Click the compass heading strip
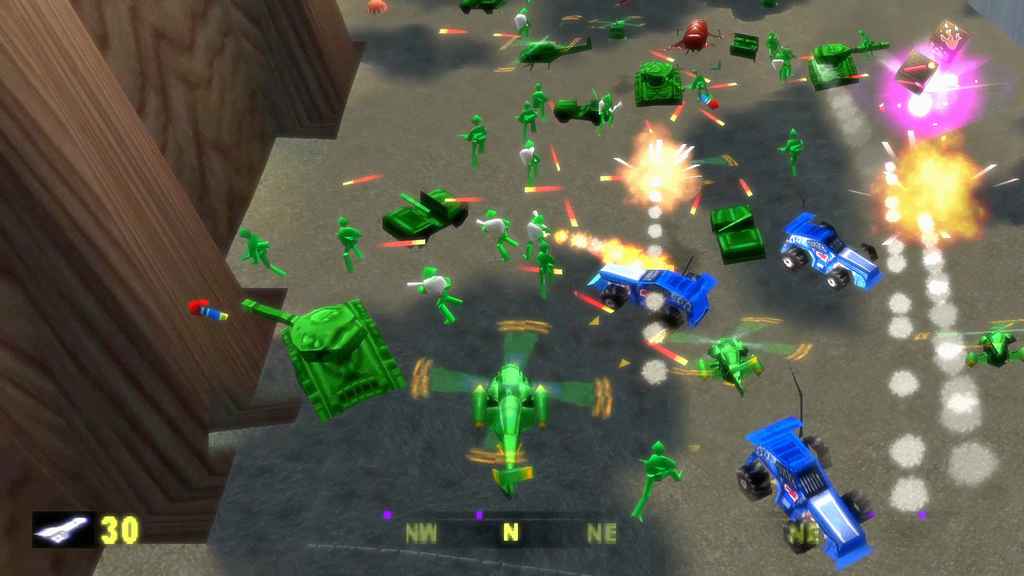The width and height of the screenshot is (1024, 576). tap(511, 532)
